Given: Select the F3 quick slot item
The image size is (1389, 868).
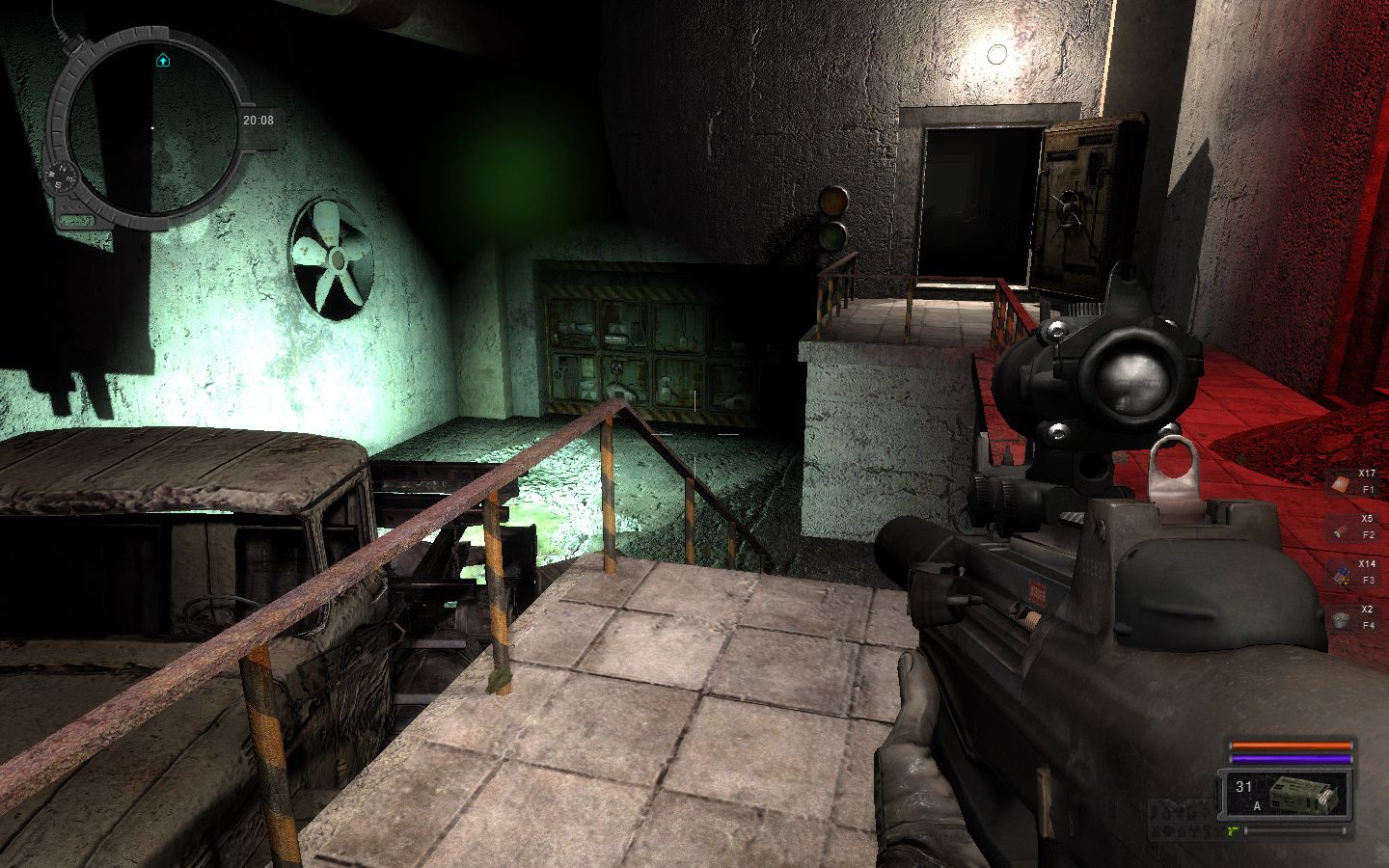Looking at the screenshot, I should (1342, 576).
